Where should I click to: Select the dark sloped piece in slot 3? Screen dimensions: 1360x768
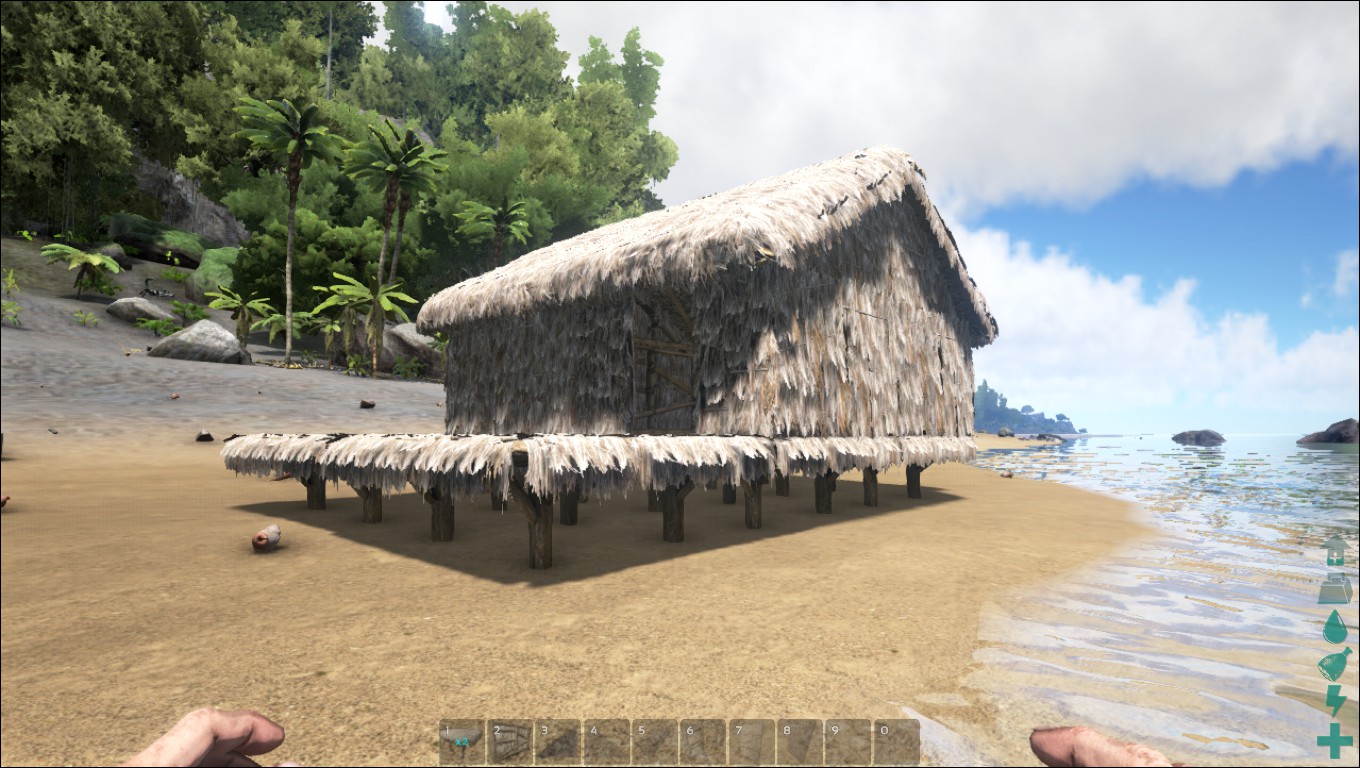(x=558, y=742)
